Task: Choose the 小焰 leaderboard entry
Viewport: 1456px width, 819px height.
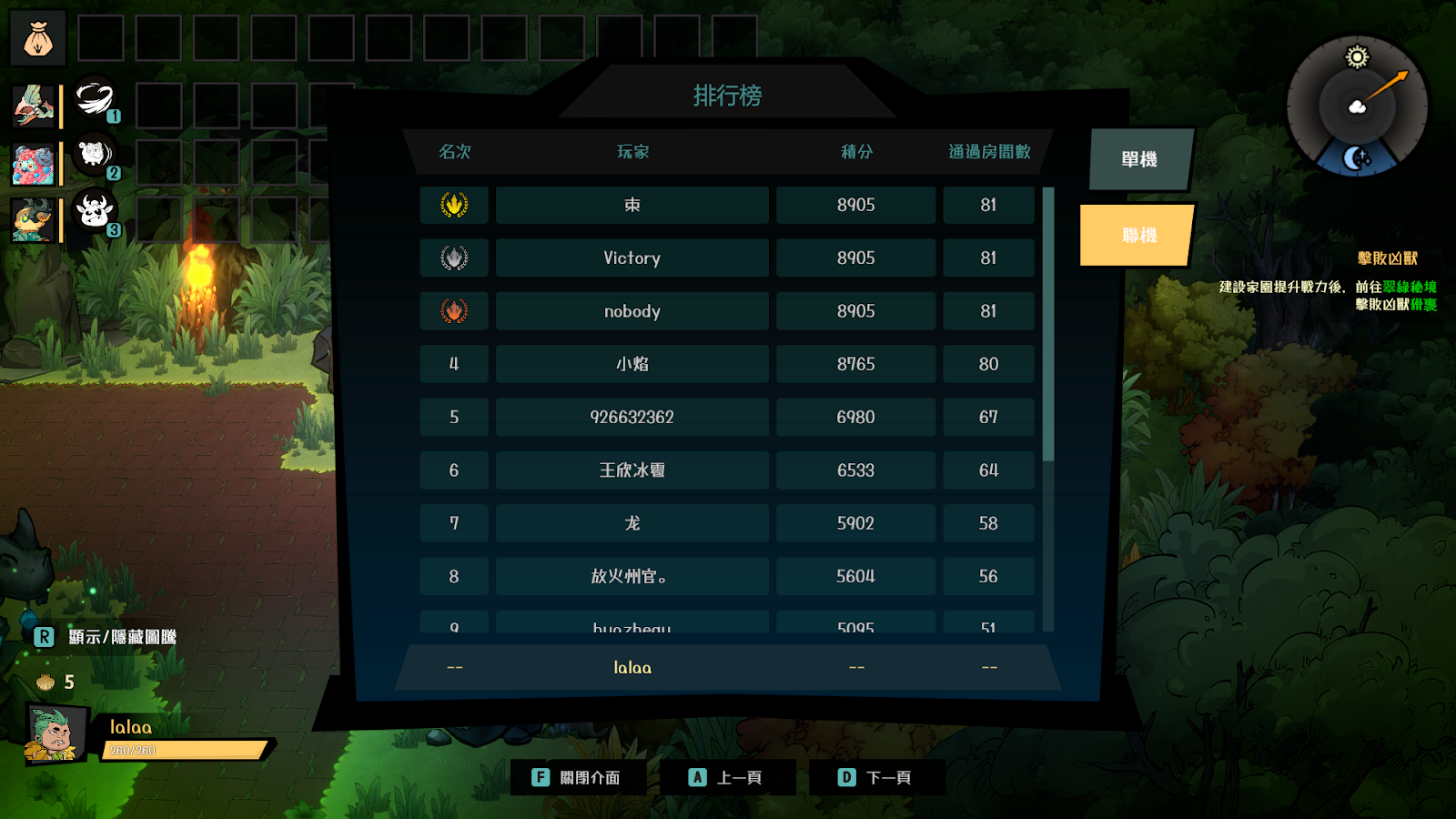Action: tap(632, 364)
